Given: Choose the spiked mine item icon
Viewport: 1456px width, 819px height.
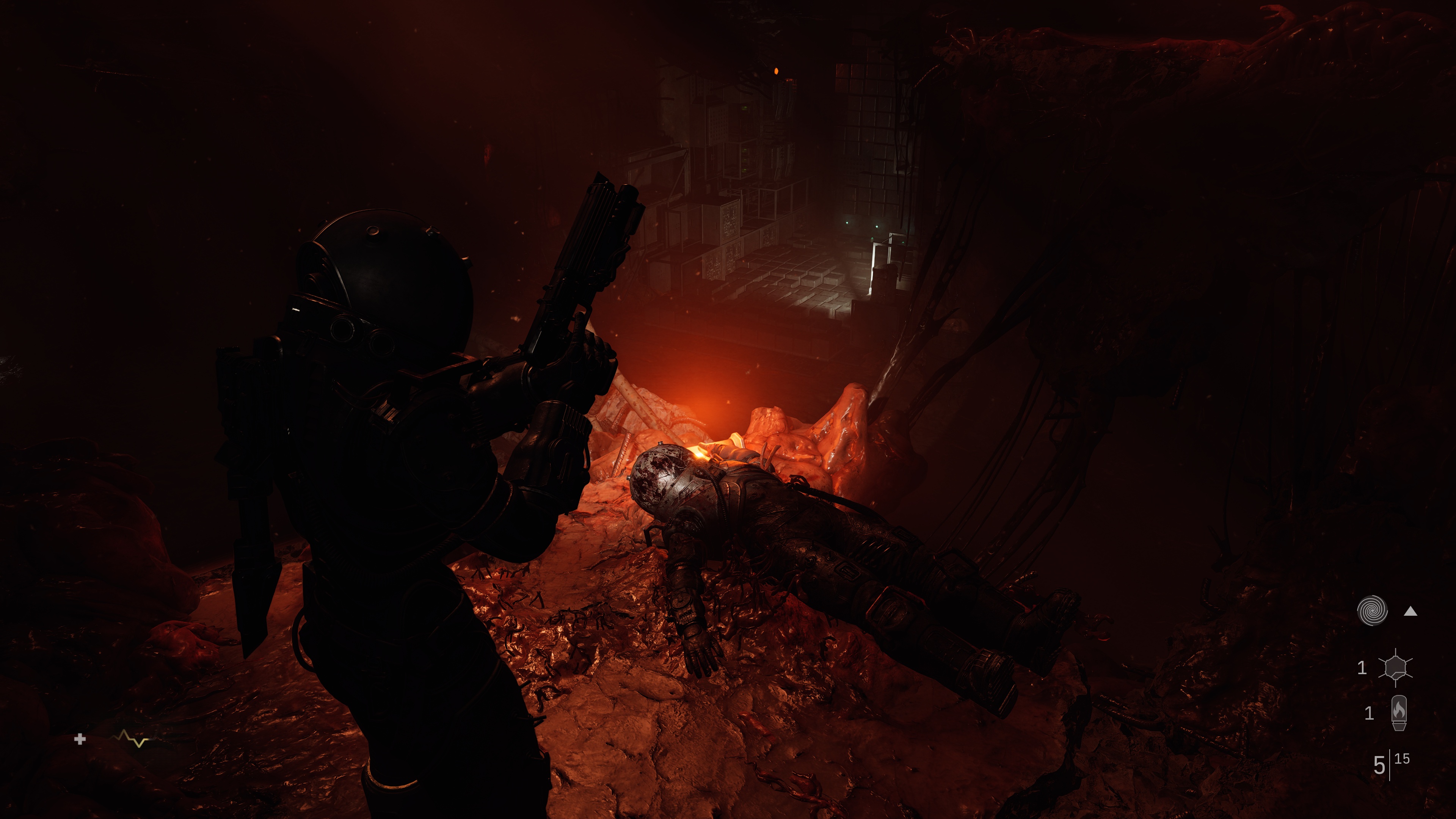Looking at the screenshot, I should tap(1395, 667).
